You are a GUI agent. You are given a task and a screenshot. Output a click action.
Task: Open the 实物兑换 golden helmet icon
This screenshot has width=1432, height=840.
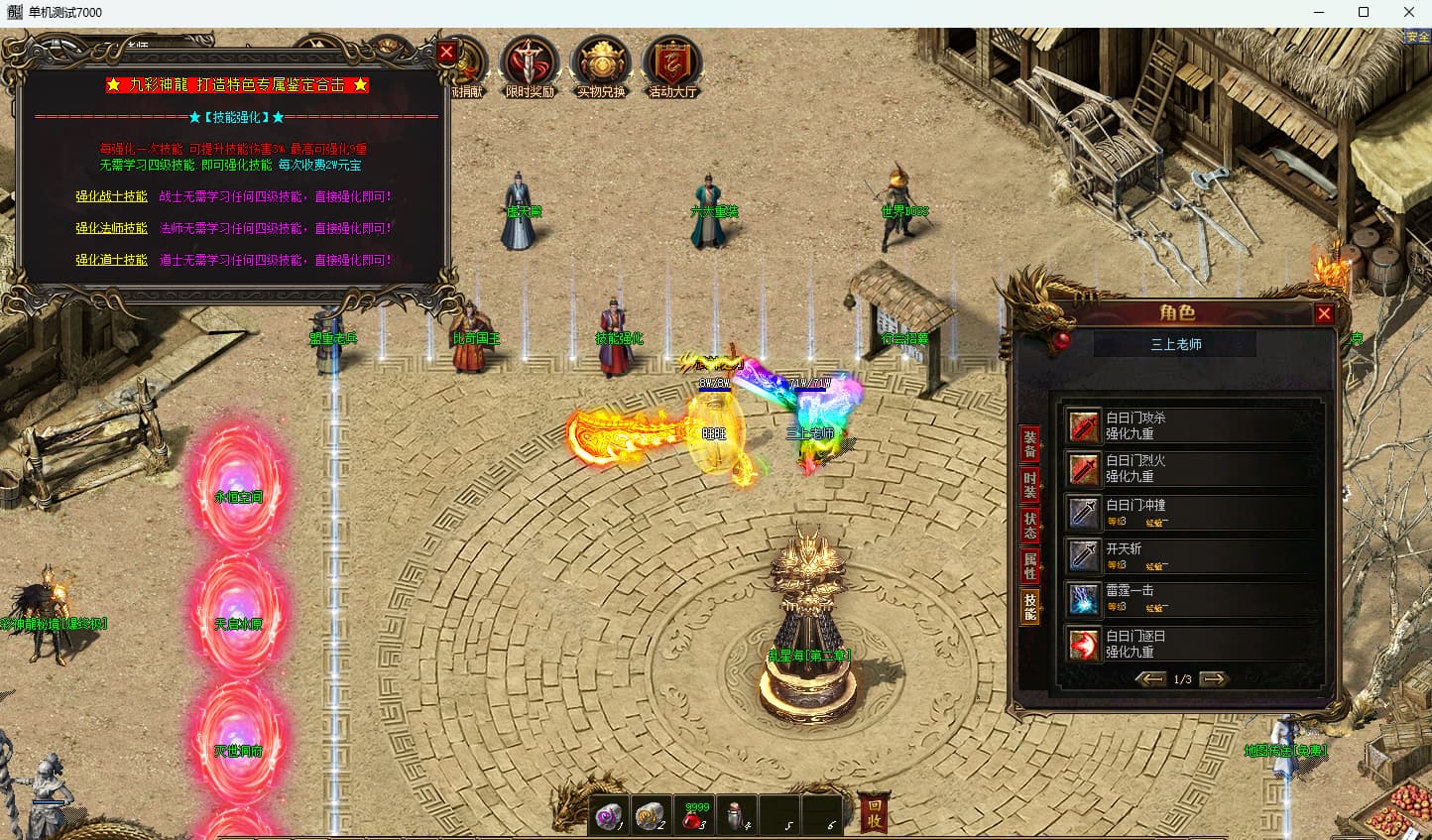coord(601,65)
